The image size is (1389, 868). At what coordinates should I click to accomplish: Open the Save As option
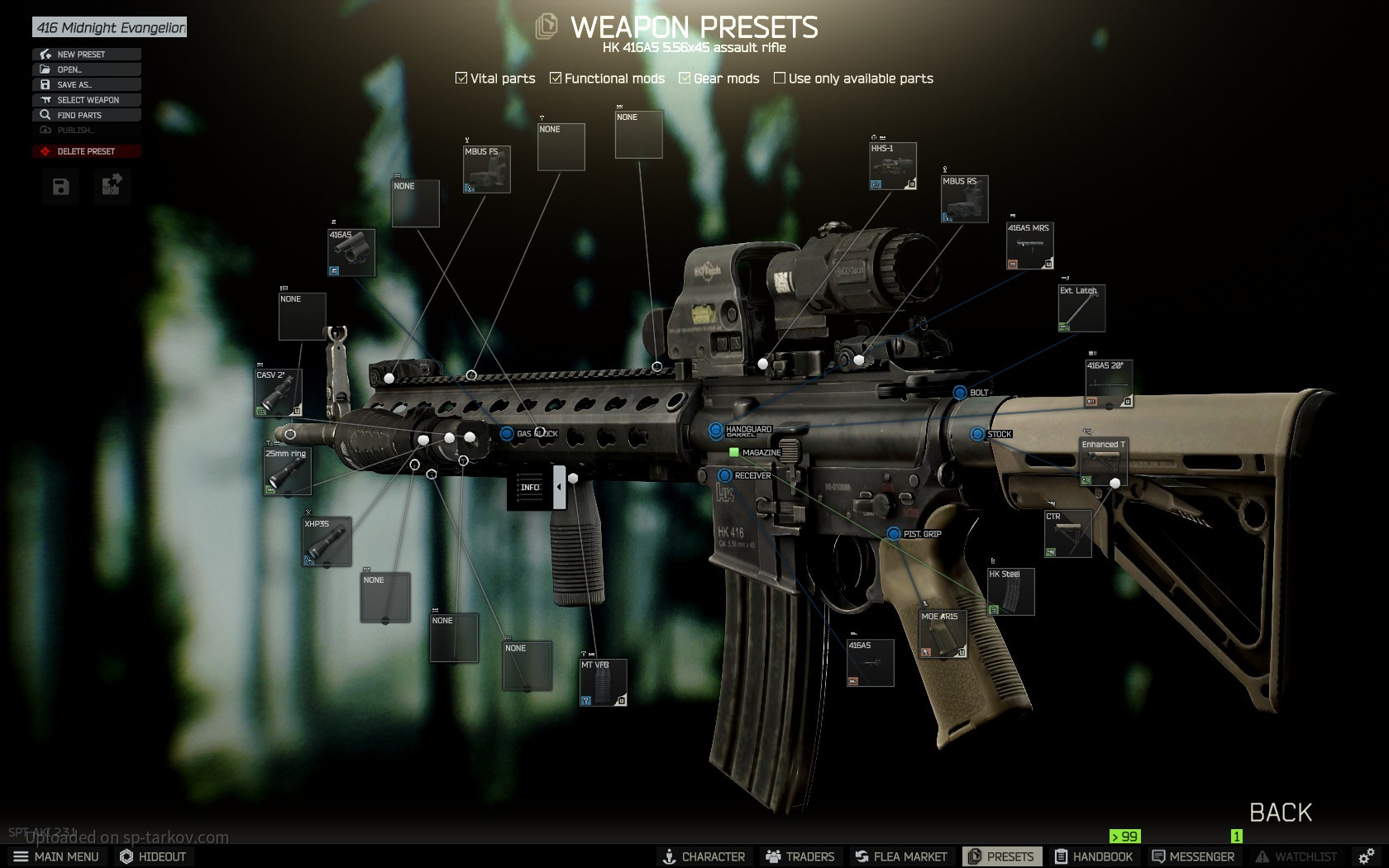point(86,85)
